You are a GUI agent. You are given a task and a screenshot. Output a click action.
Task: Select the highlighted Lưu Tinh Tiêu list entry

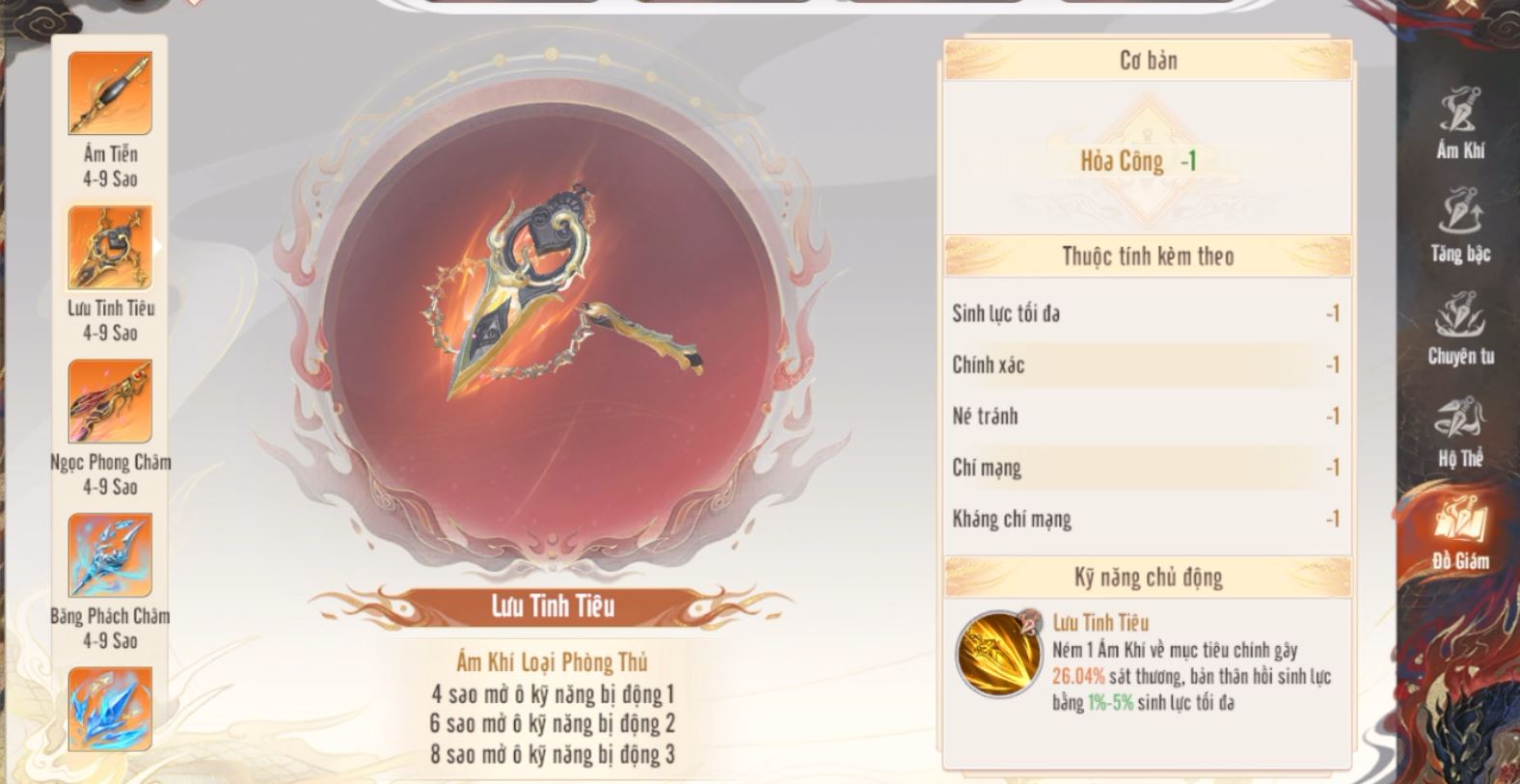coord(109,244)
